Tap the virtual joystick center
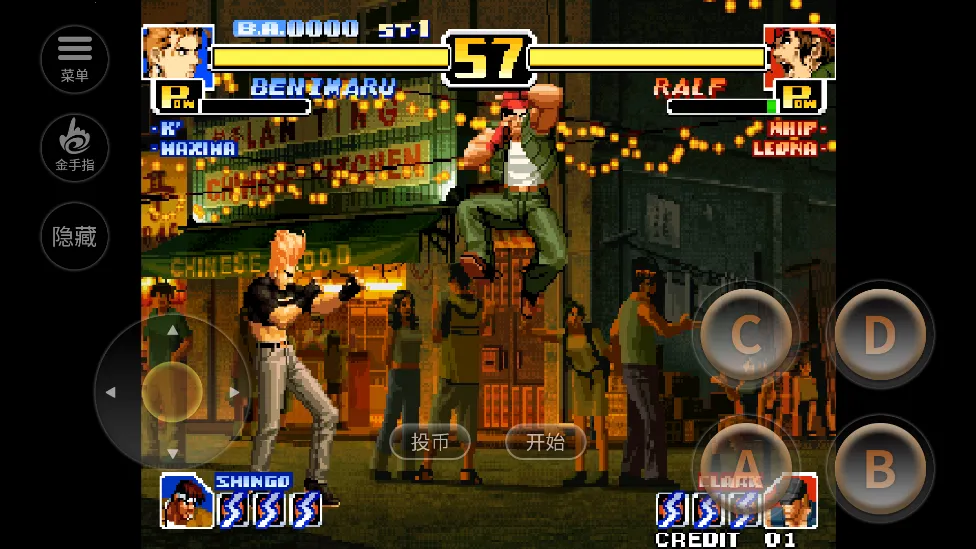The height and width of the screenshot is (549, 976). click(172, 392)
